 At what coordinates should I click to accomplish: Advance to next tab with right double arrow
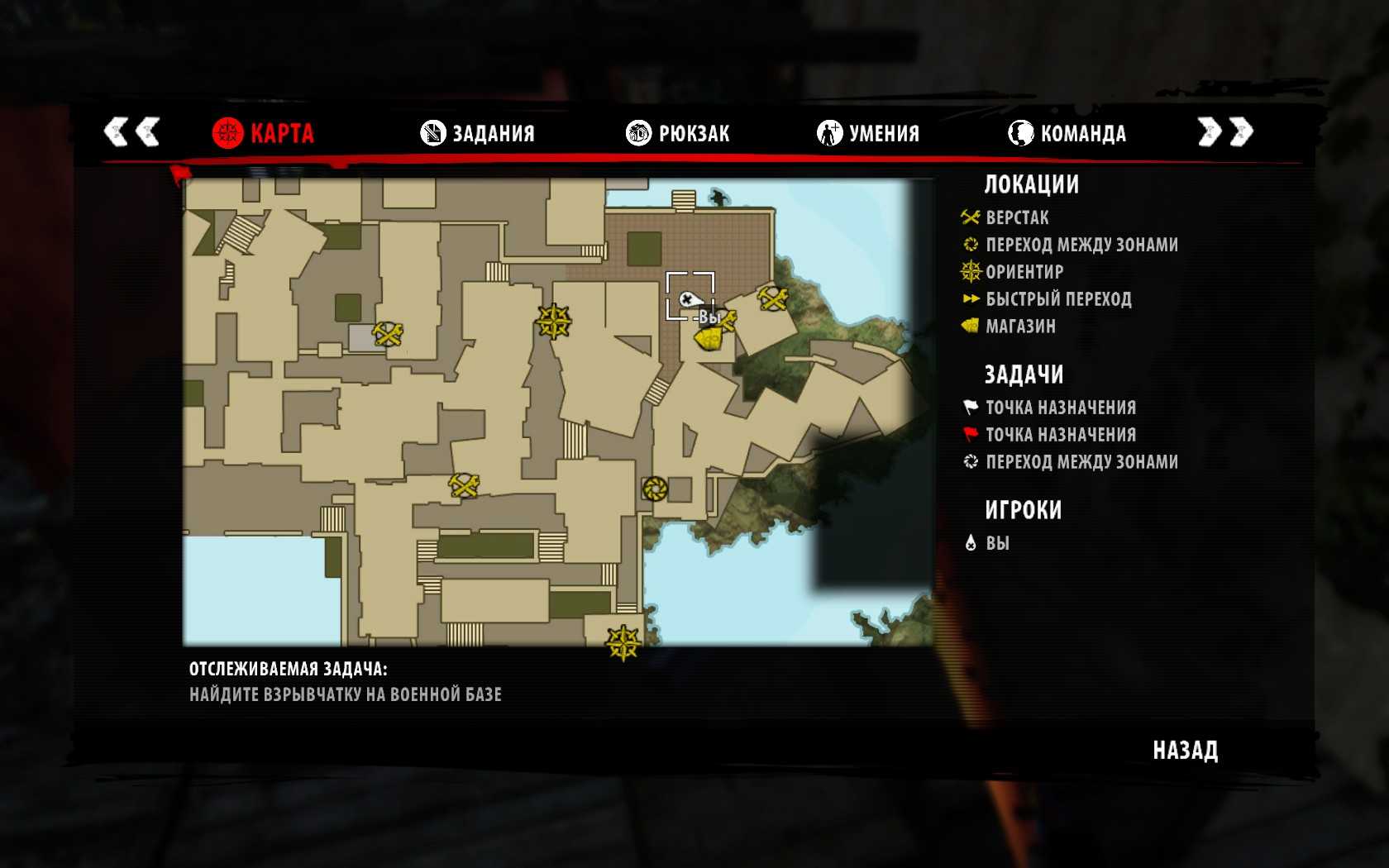coord(1225,131)
